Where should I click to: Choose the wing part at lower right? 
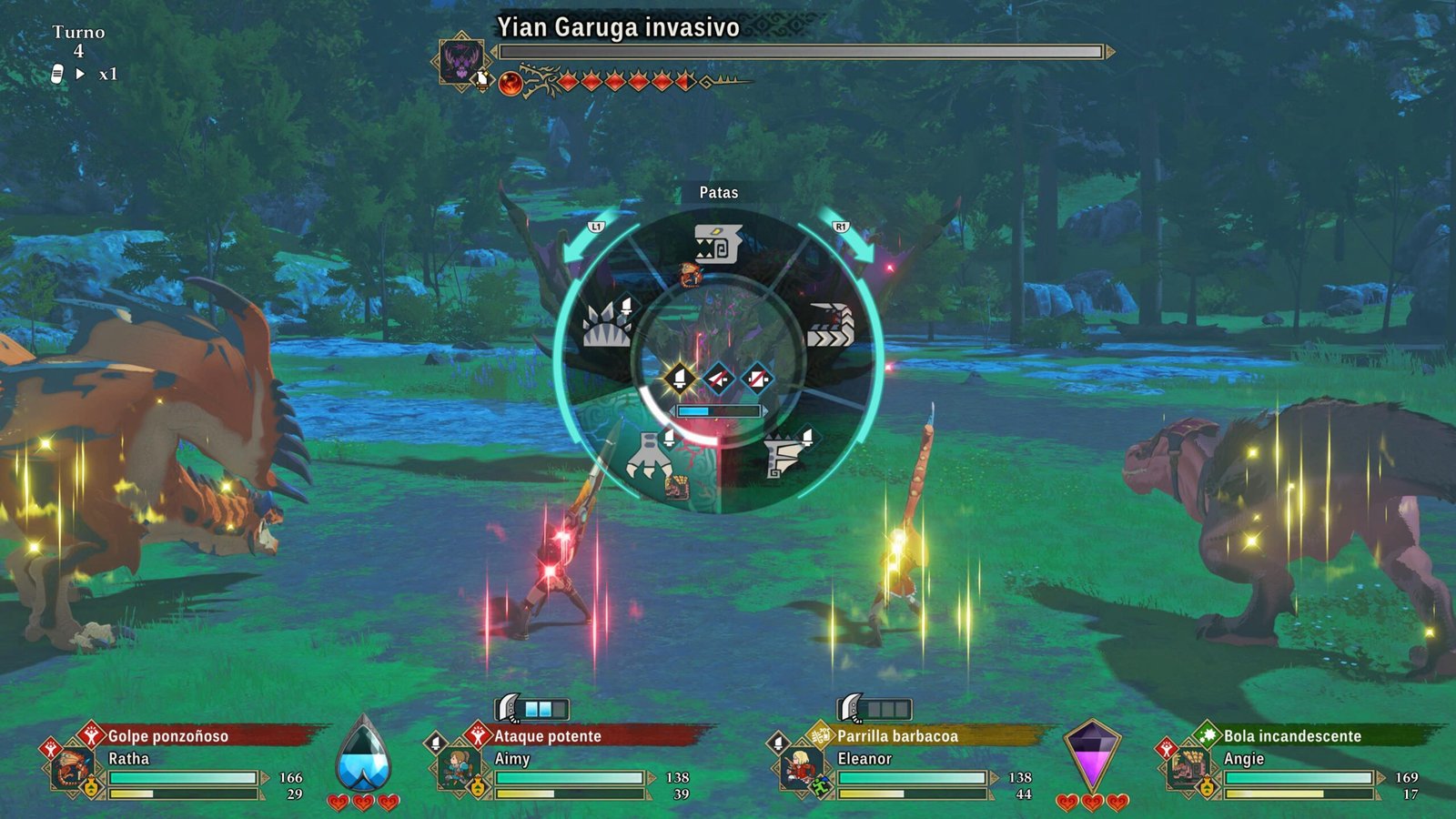782,455
